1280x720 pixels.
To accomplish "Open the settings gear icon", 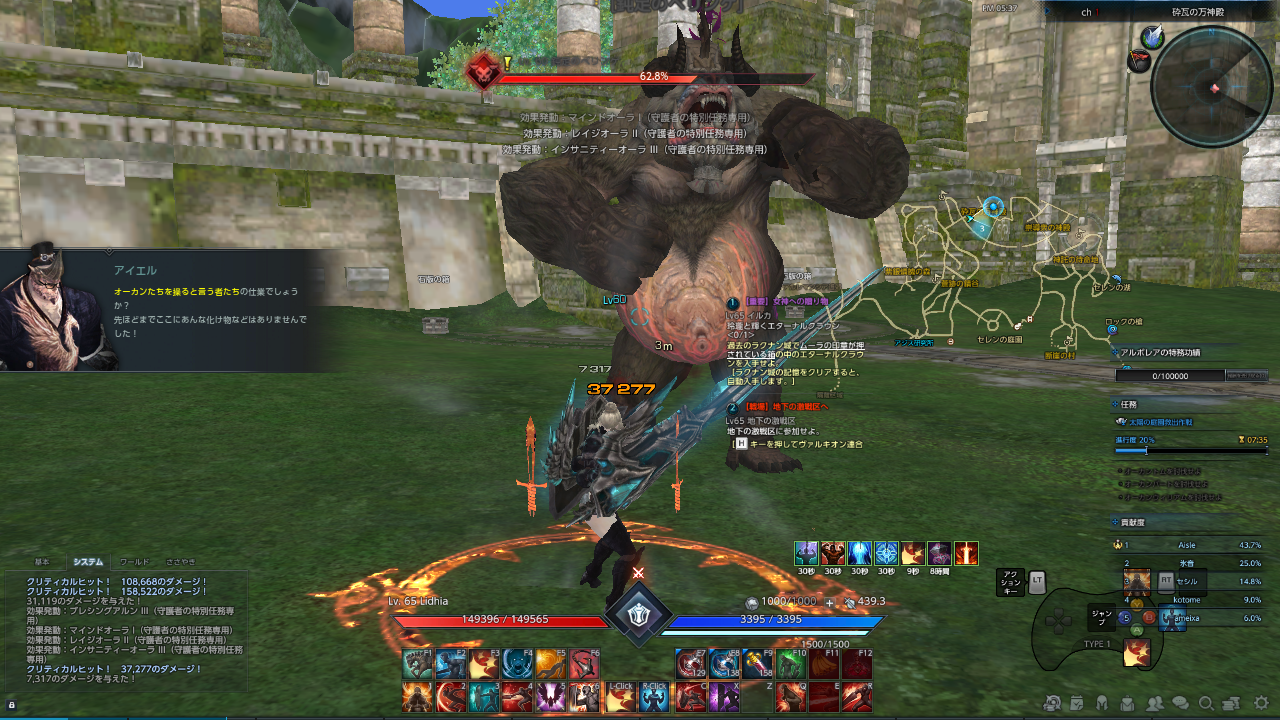I will tap(1260, 704).
